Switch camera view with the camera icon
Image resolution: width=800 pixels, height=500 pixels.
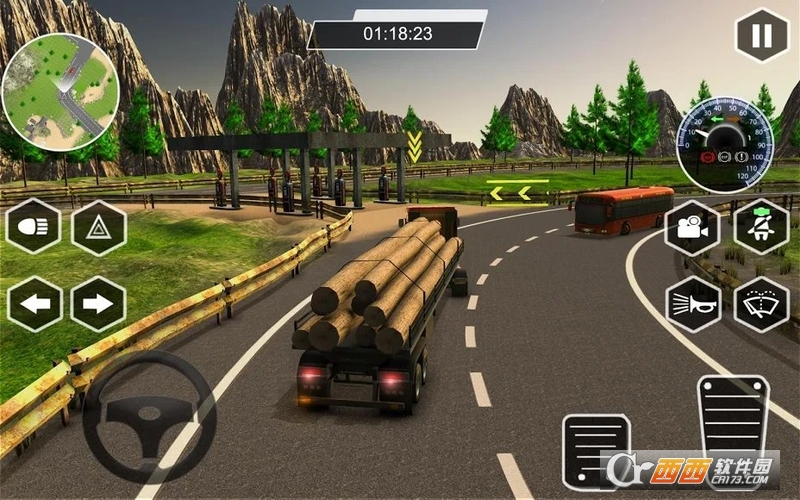pyautogui.click(x=692, y=227)
